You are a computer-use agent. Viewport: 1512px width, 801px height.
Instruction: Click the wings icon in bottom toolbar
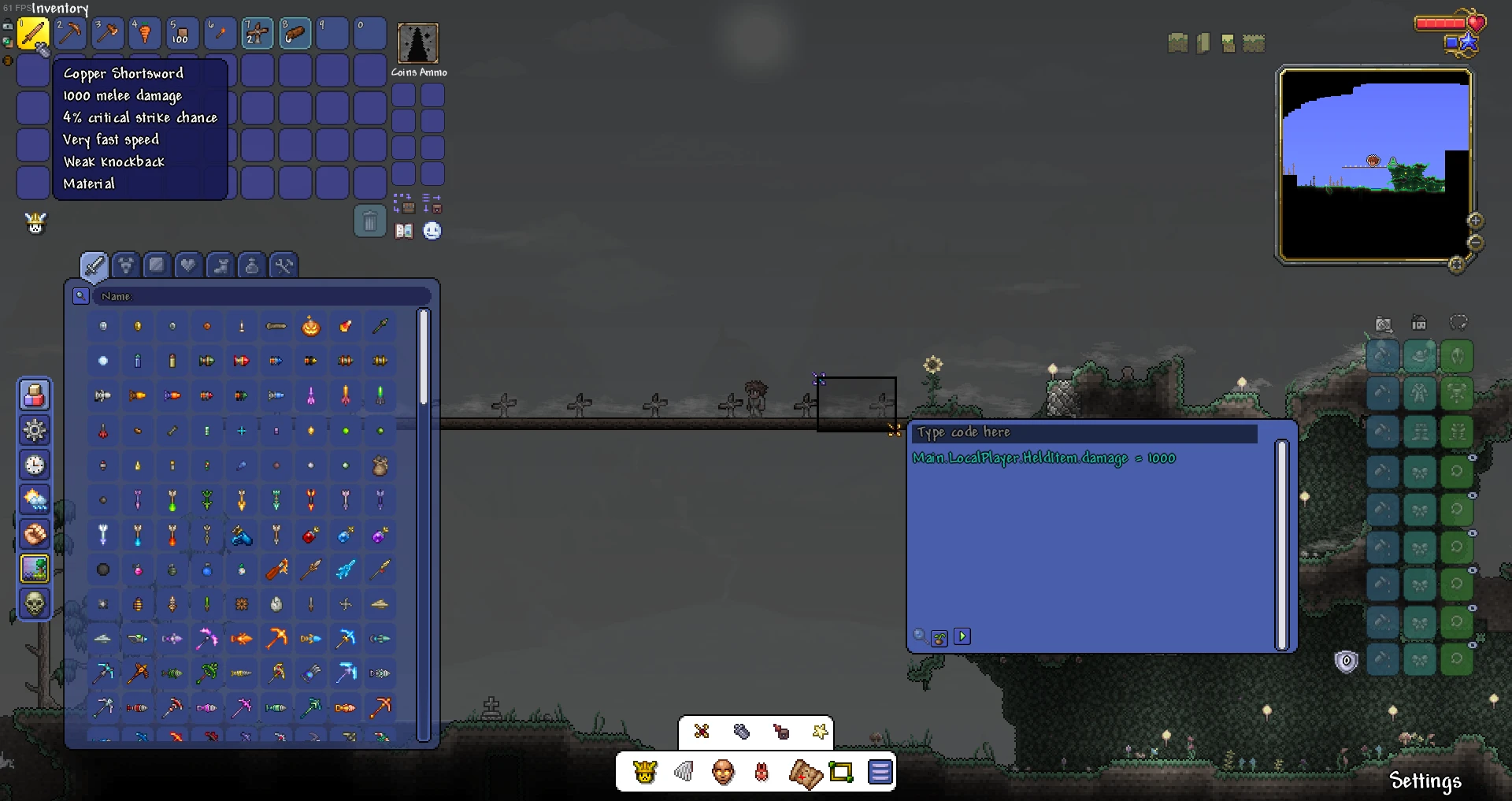pyautogui.click(x=684, y=773)
